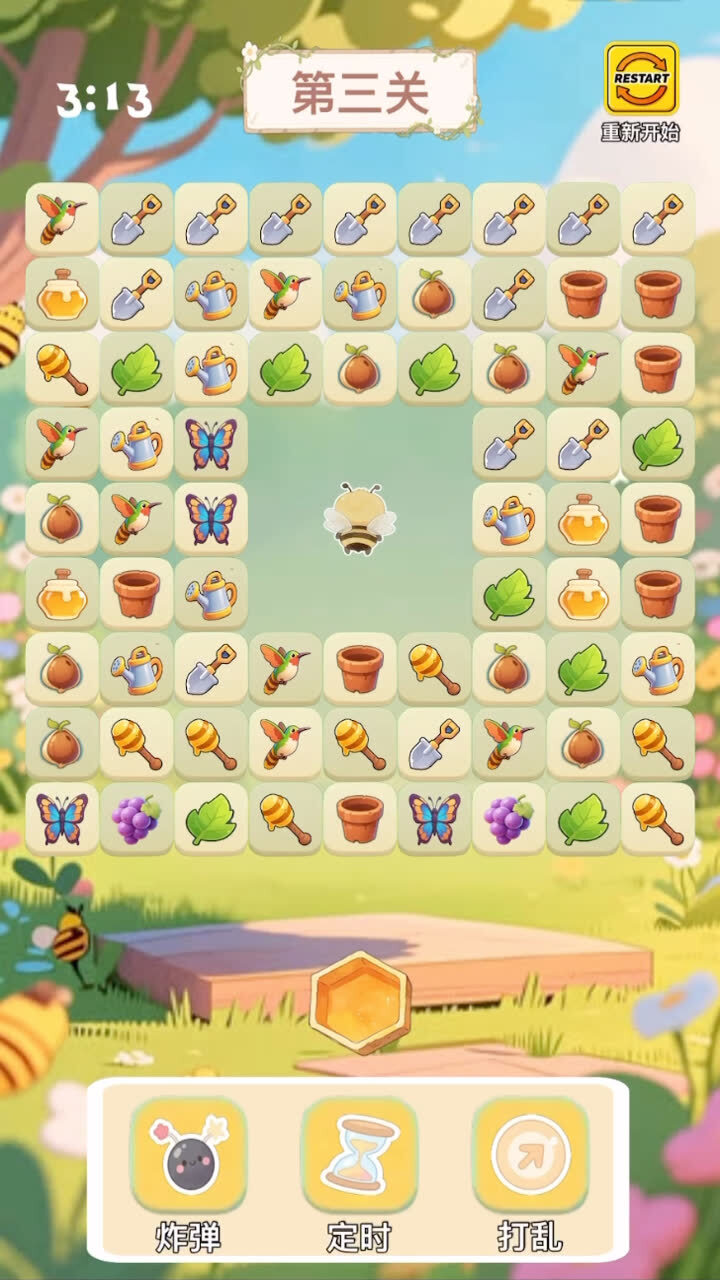Click the RESTART button
Screen dimensions: 720x1280
point(641,78)
